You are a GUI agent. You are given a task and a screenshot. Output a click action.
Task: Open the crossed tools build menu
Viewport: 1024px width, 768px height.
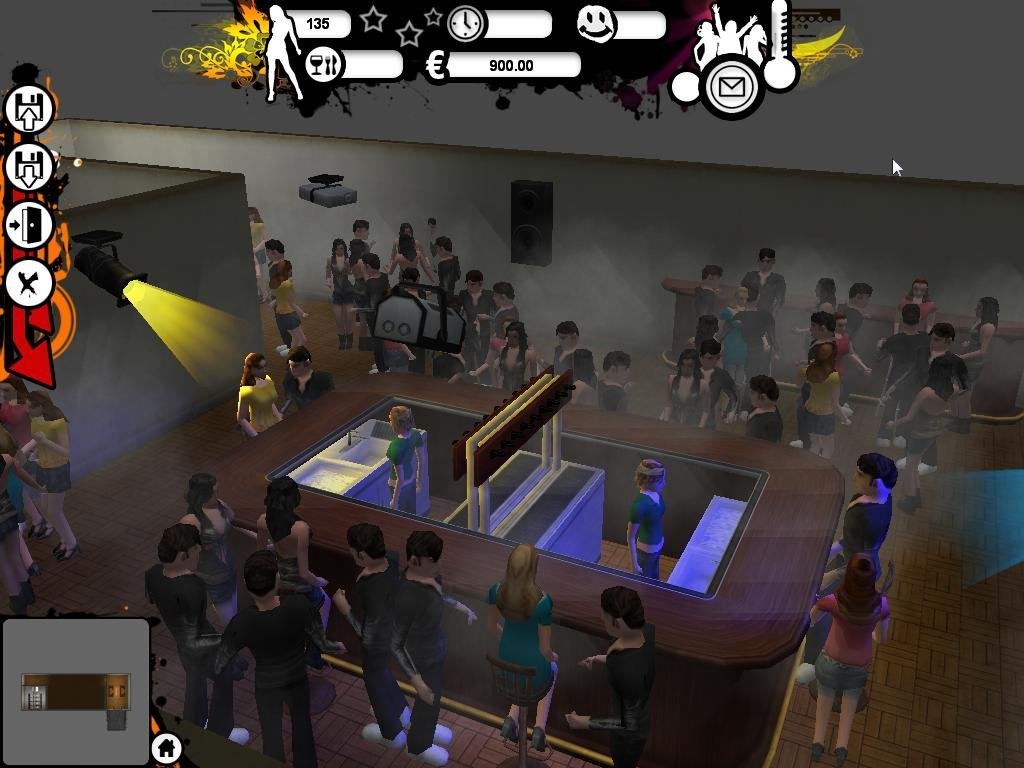tap(29, 284)
